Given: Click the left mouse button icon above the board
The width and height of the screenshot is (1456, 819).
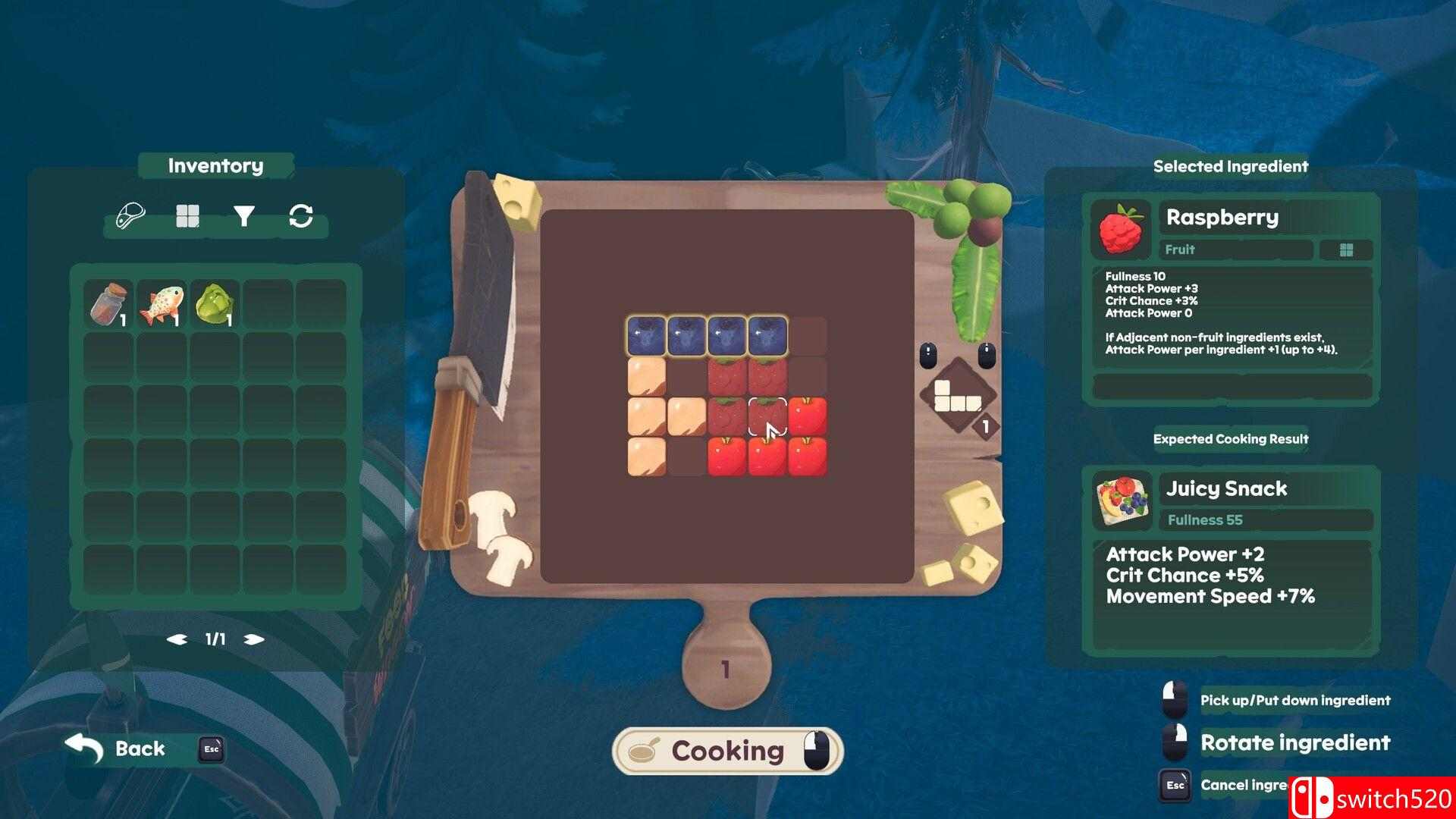Looking at the screenshot, I should (x=929, y=355).
